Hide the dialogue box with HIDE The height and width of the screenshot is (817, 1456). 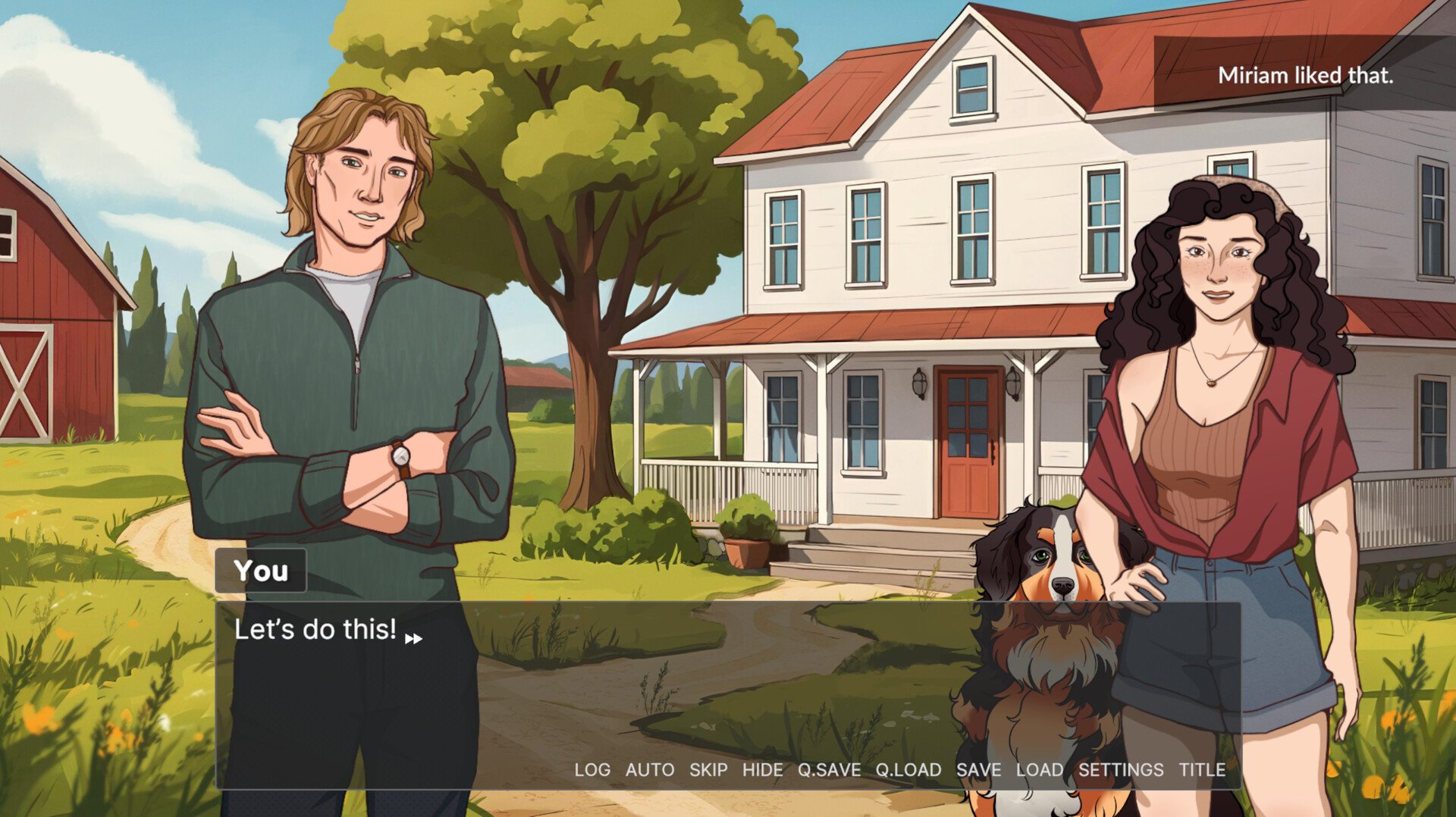[762, 770]
